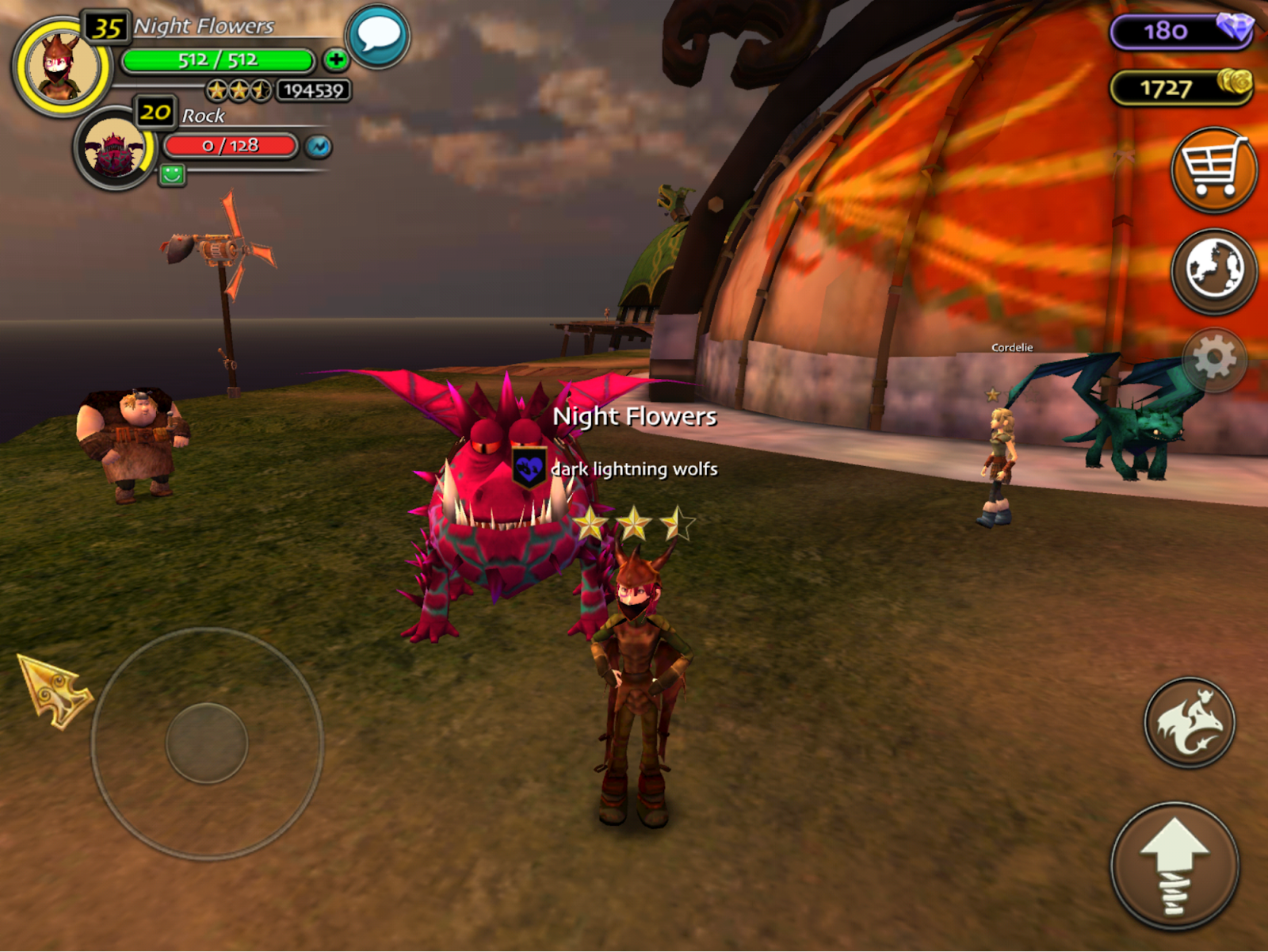1268x952 pixels.
Task: Open the gems balance counter
Action: click(x=1180, y=31)
